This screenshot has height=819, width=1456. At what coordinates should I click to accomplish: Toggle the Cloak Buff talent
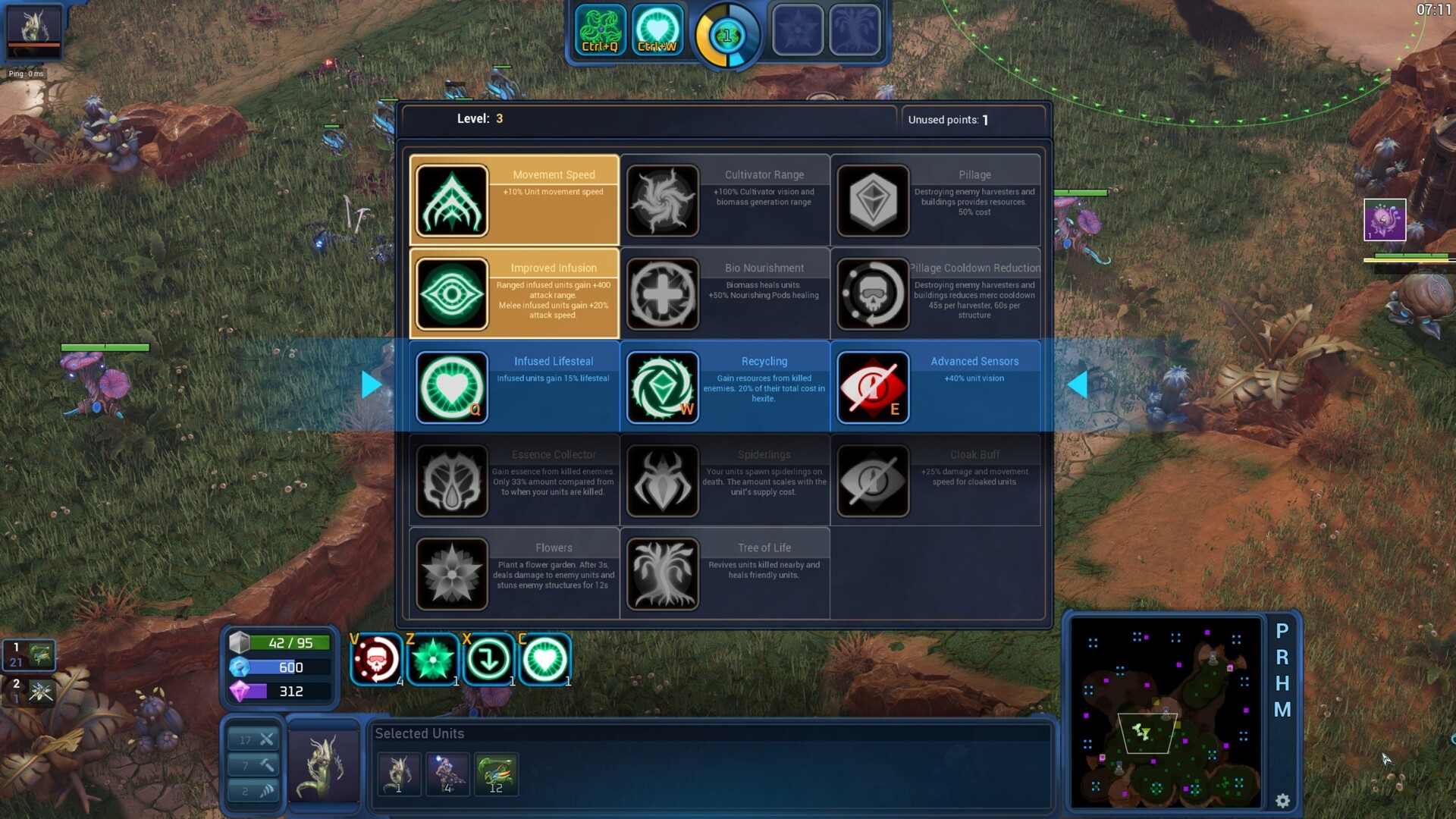(872, 481)
